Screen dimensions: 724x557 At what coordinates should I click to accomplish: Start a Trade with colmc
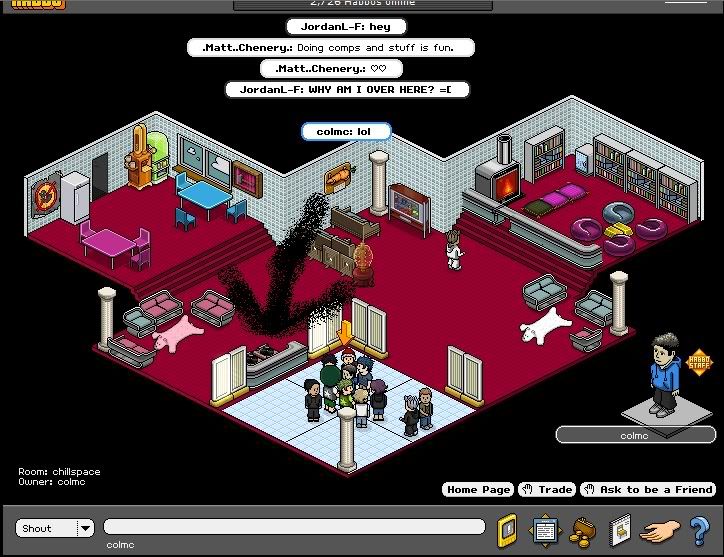(x=548, y=489)
